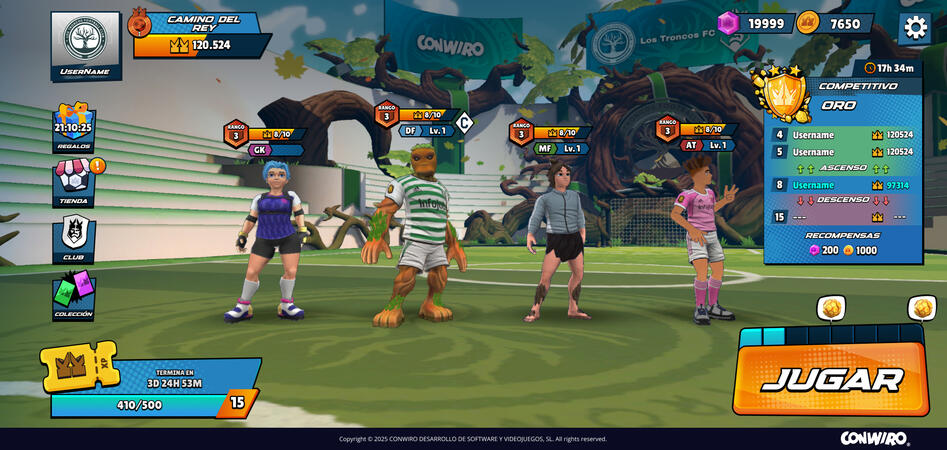Open the Regalos gift timer
The width and height of the screenshot is (947, 450).
pyautogui.click(x=74, y=128)
